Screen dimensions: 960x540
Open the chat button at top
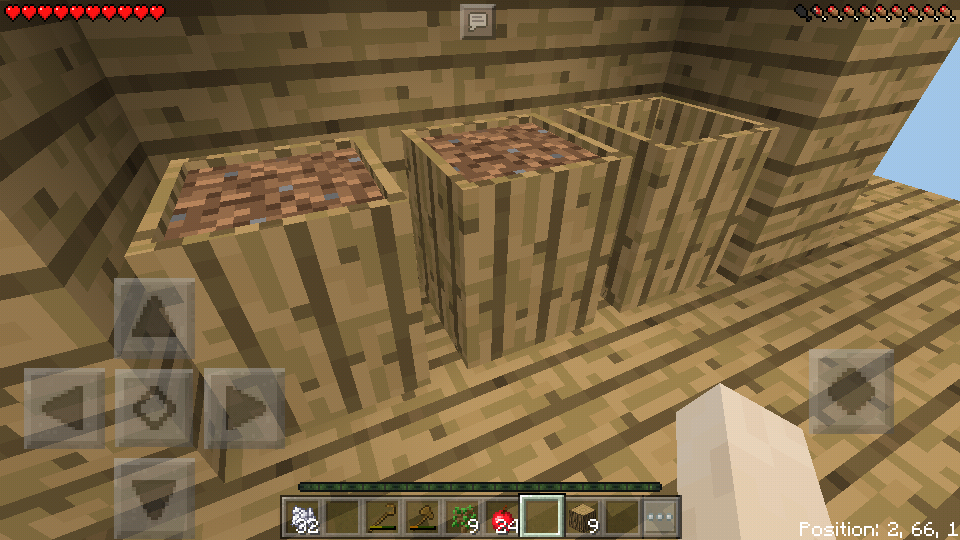[x=477, y=20]
